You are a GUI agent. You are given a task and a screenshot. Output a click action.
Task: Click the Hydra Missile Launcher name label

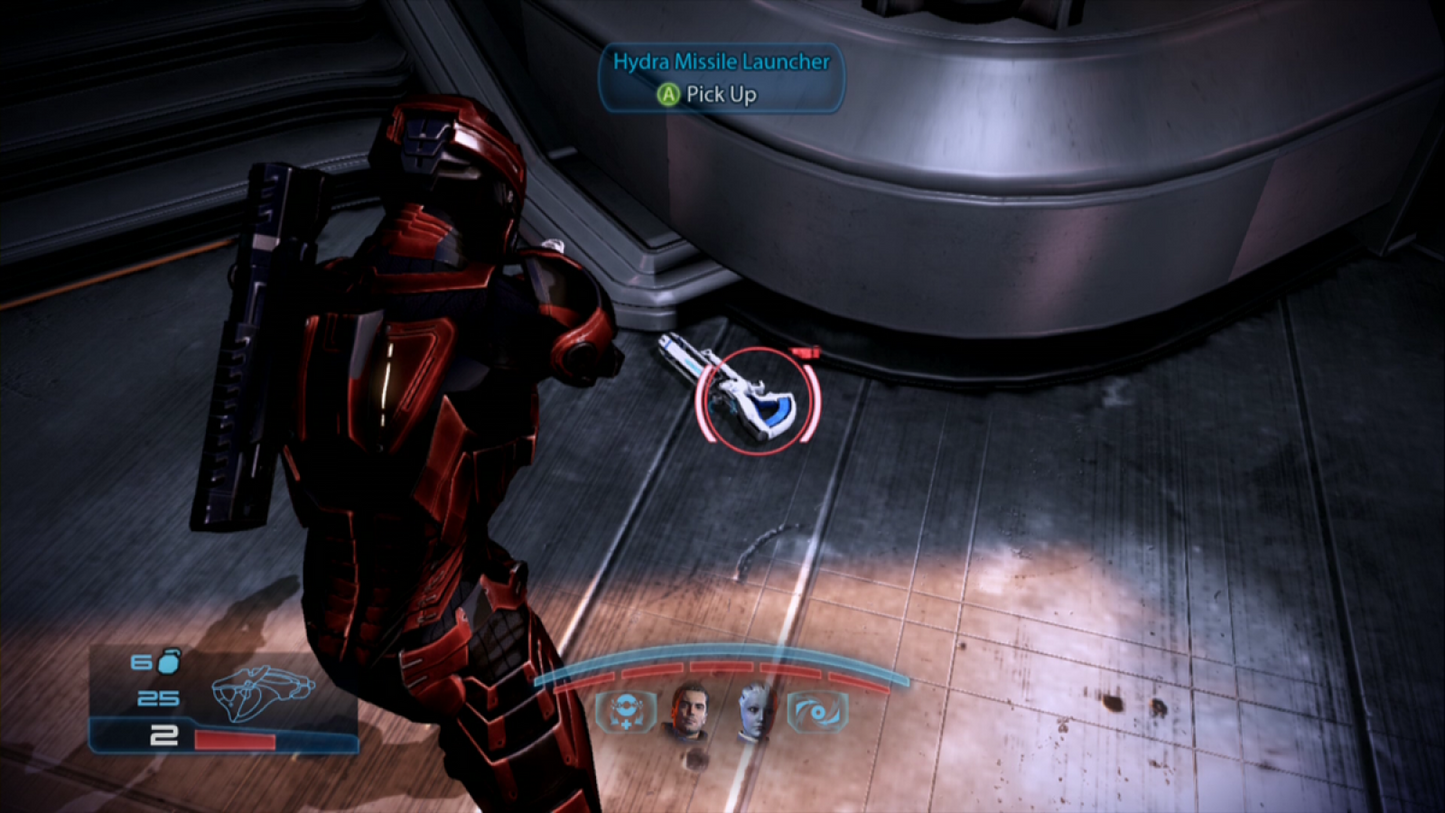click(x=722, y=61)
